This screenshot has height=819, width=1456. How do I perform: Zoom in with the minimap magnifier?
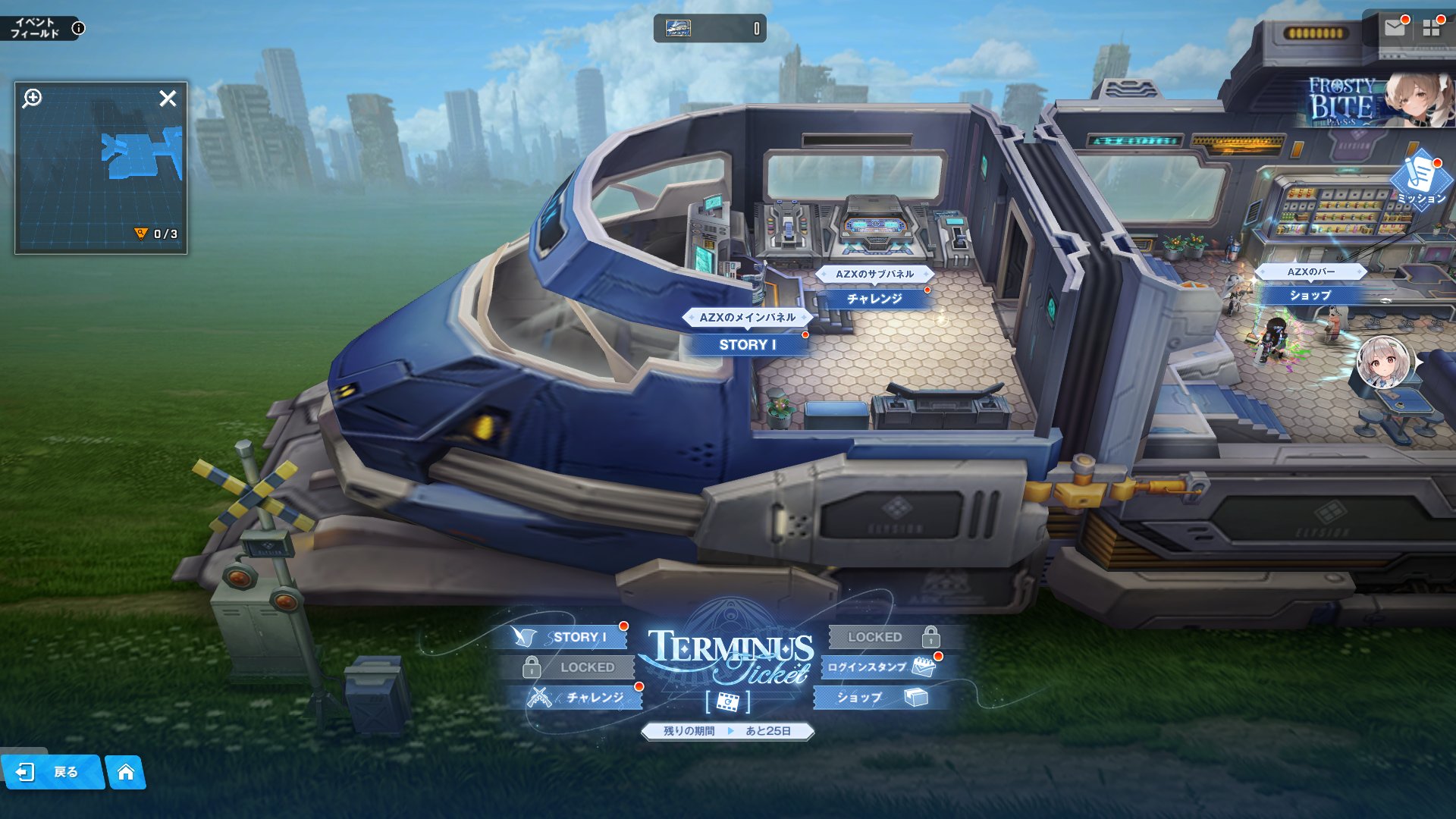tap(33, 99)
